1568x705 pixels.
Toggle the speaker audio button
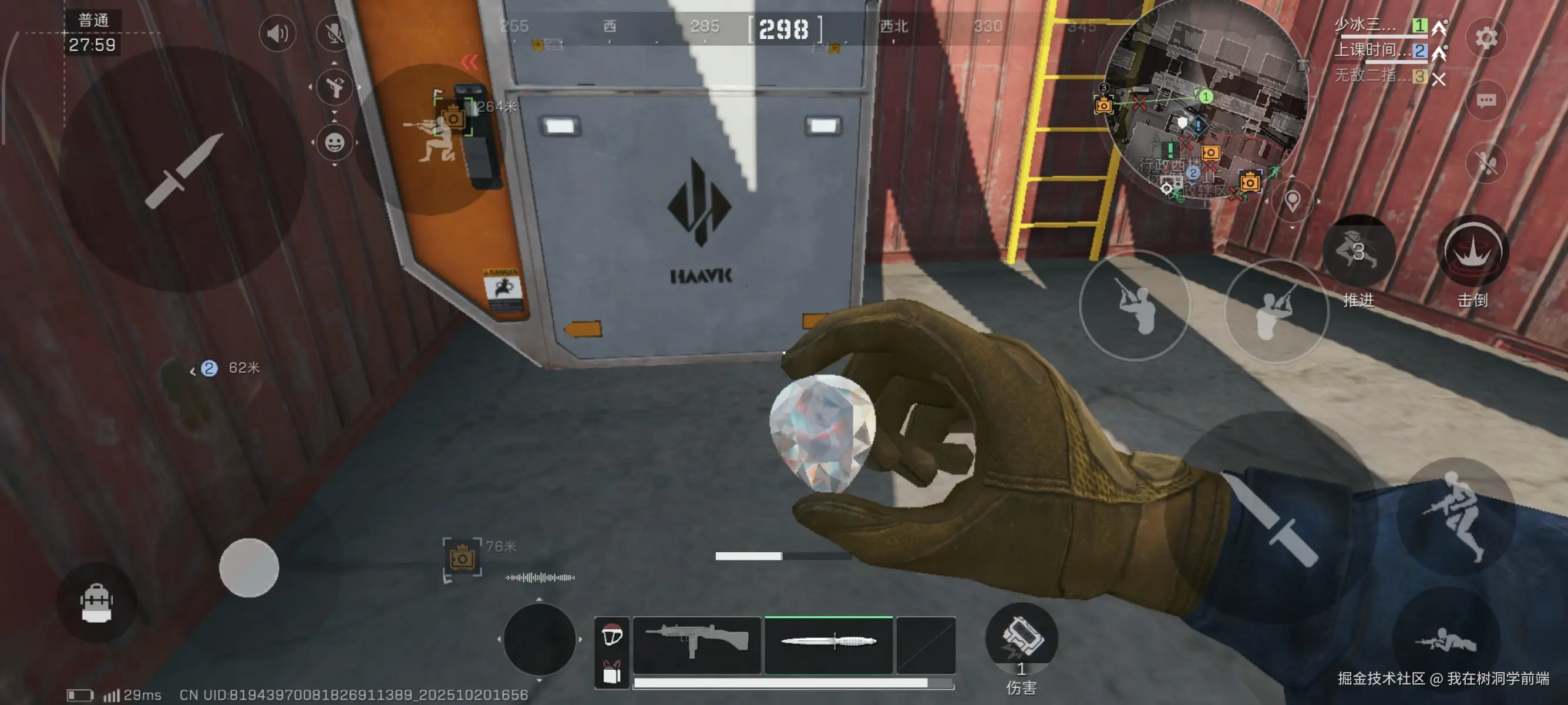pyautogui.click(x=278, y=33)
